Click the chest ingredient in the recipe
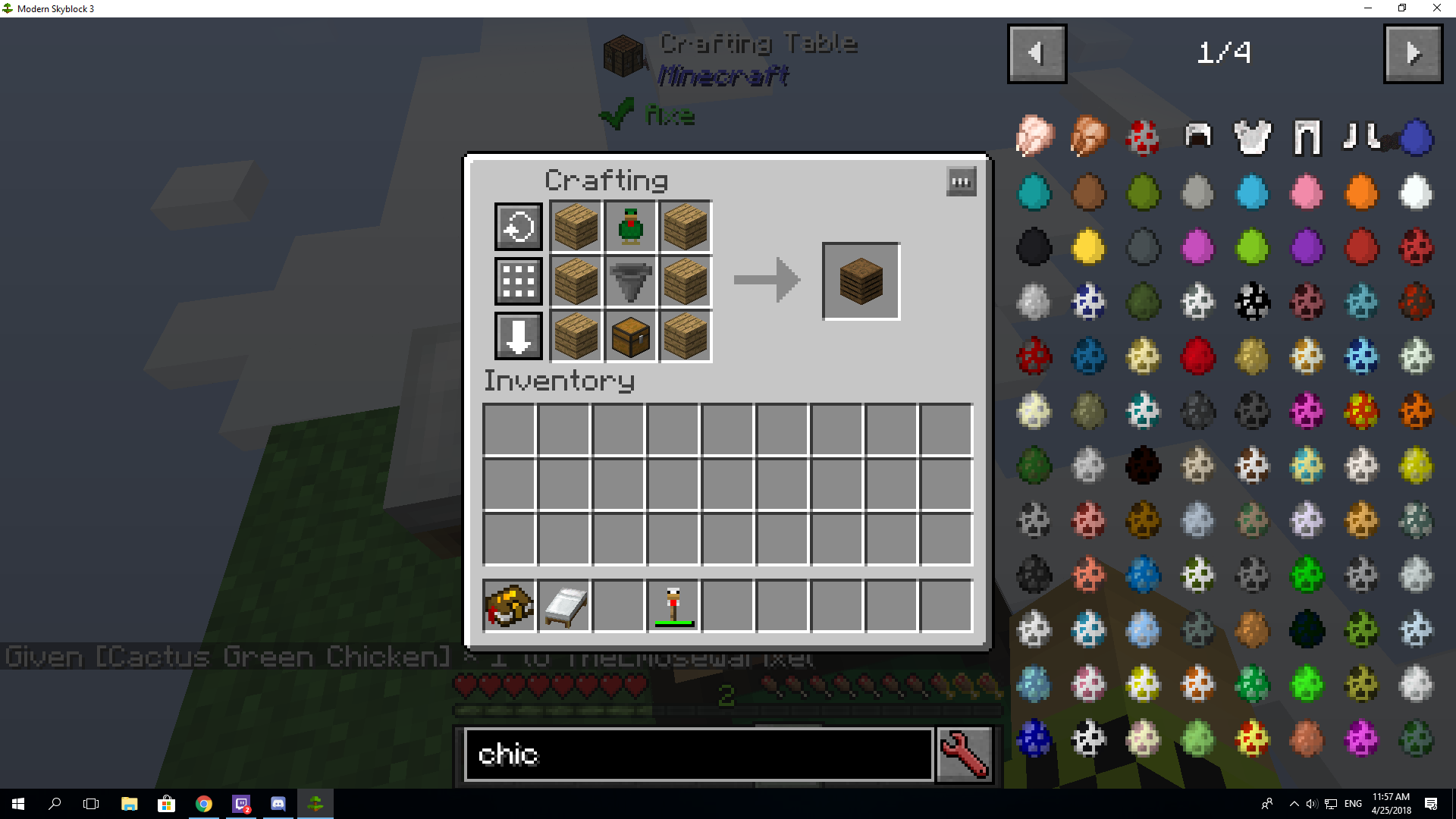1456x819 pixels. (x=630, y=337)
